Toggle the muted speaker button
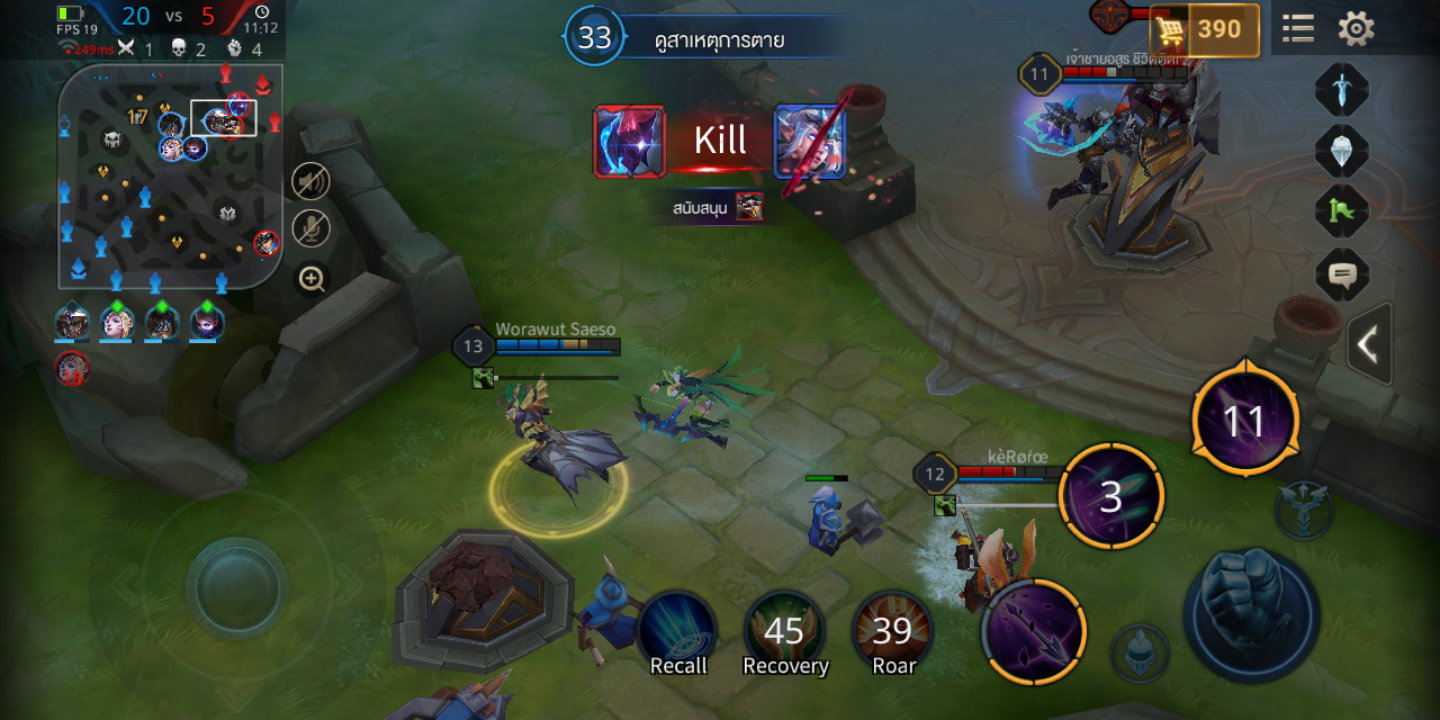The width and height of the screenshot is (1440, 720). pos(311,181)
